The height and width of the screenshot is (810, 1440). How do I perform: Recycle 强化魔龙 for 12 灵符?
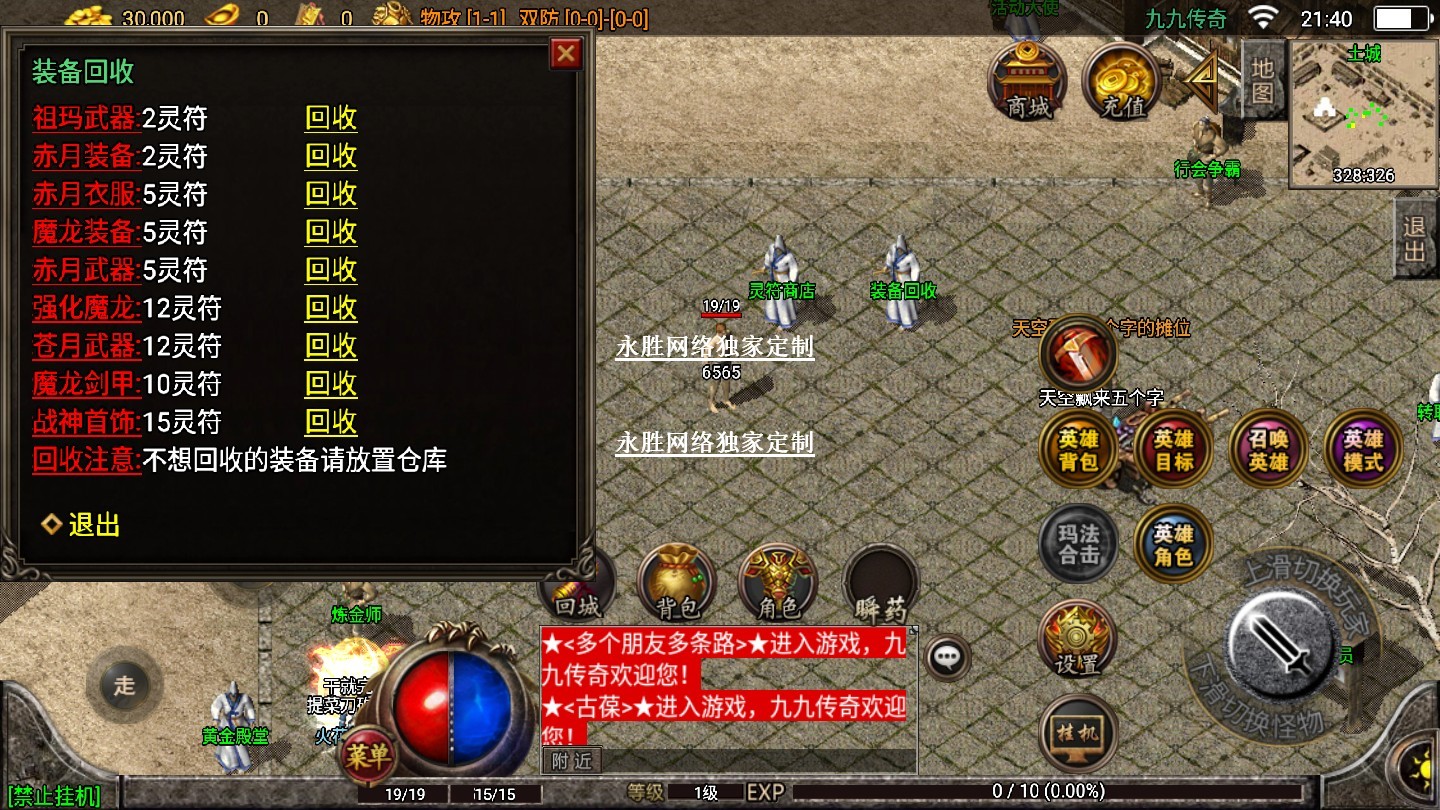pos(330,308)
